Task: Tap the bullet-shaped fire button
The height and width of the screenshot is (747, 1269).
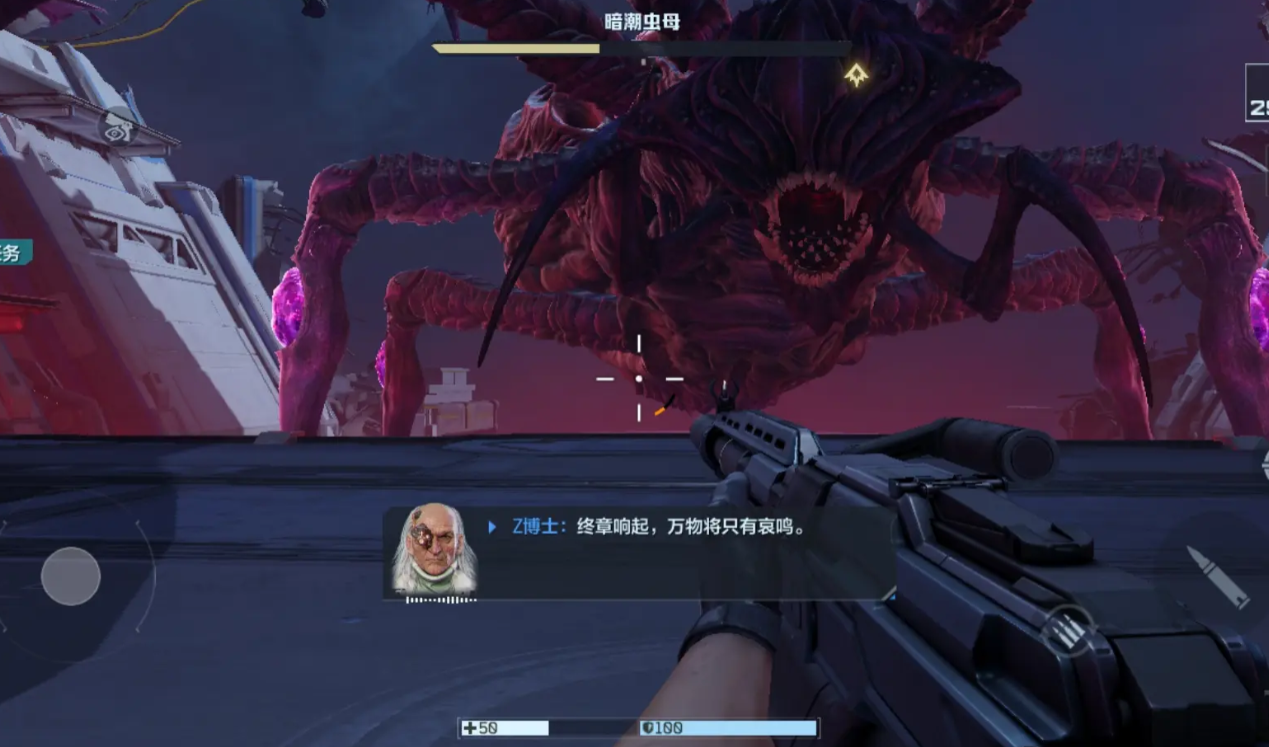Action: tap(1217, 576)
